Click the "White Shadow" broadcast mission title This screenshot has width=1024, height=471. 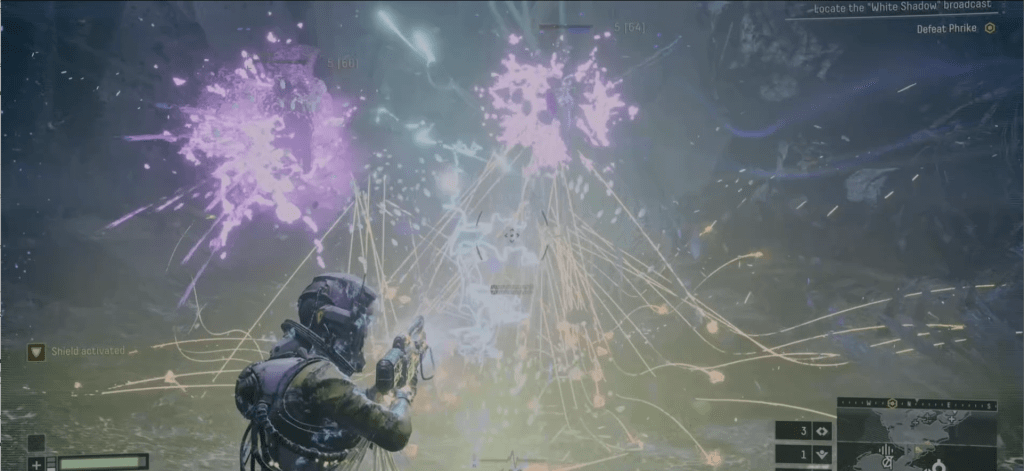click(x=895, y=8)
